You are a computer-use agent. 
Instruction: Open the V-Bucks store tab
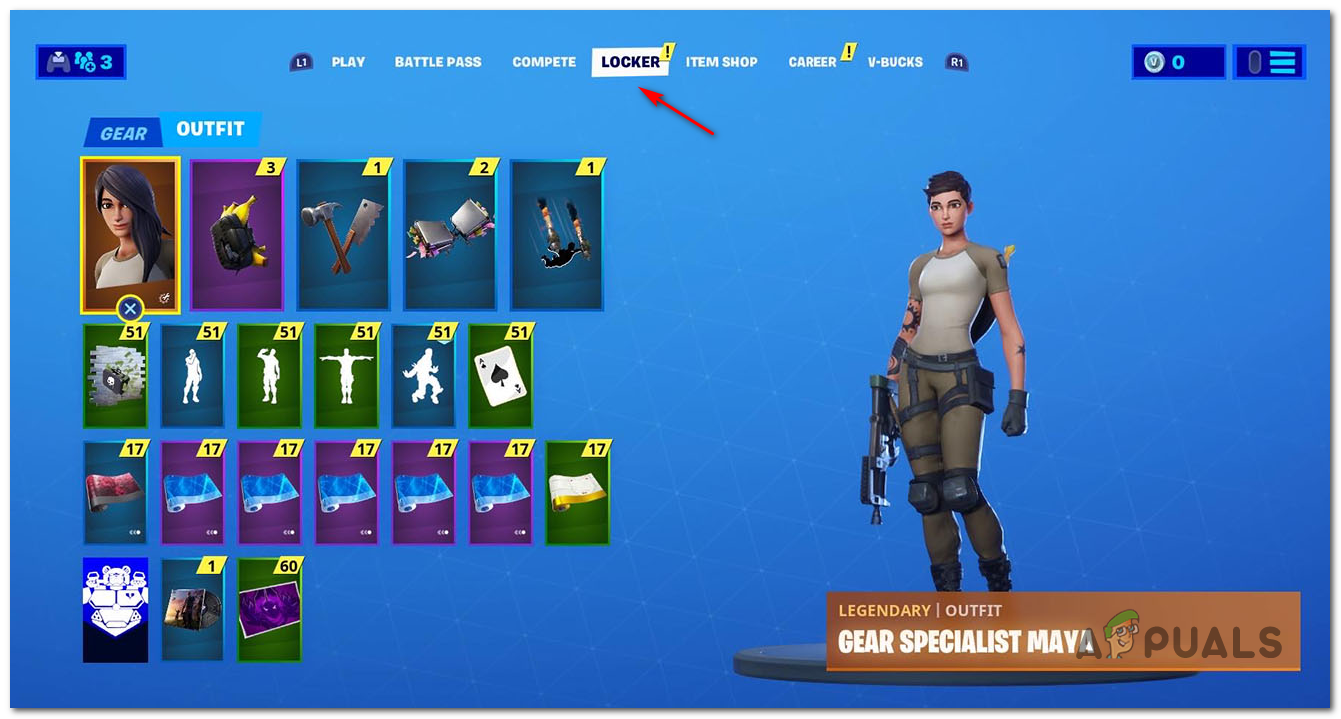[x=895, y=62]
